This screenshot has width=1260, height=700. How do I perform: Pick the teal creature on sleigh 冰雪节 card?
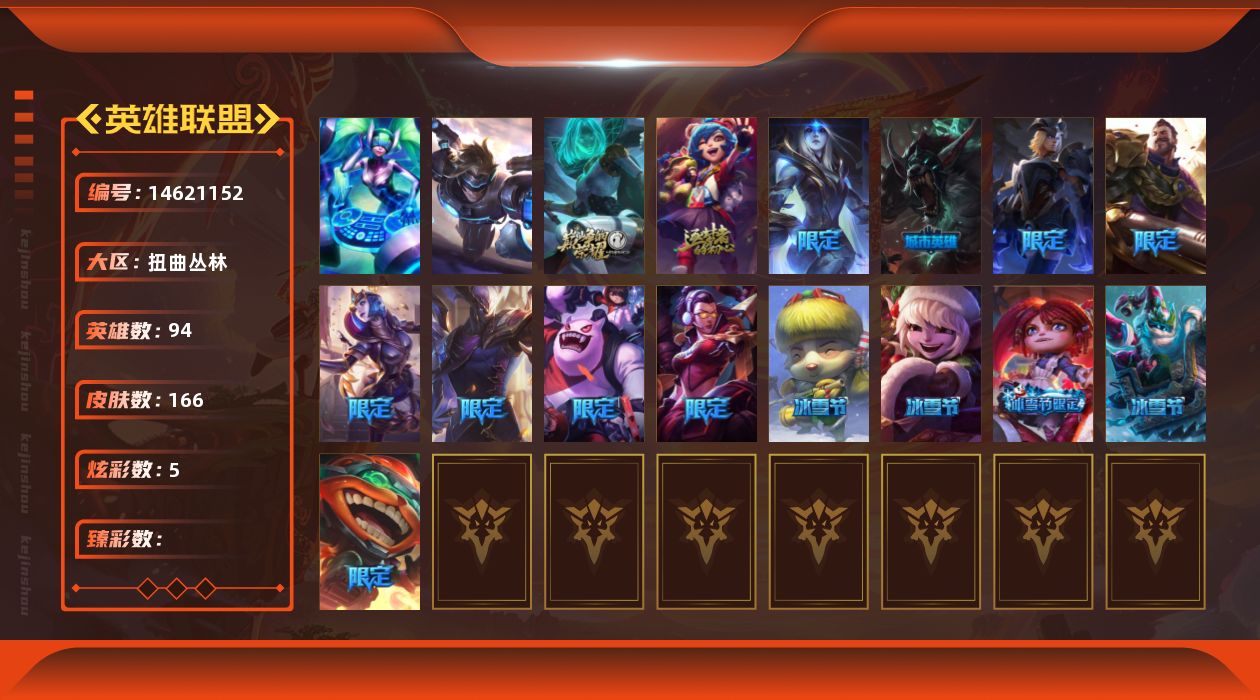pos(1155,364)
